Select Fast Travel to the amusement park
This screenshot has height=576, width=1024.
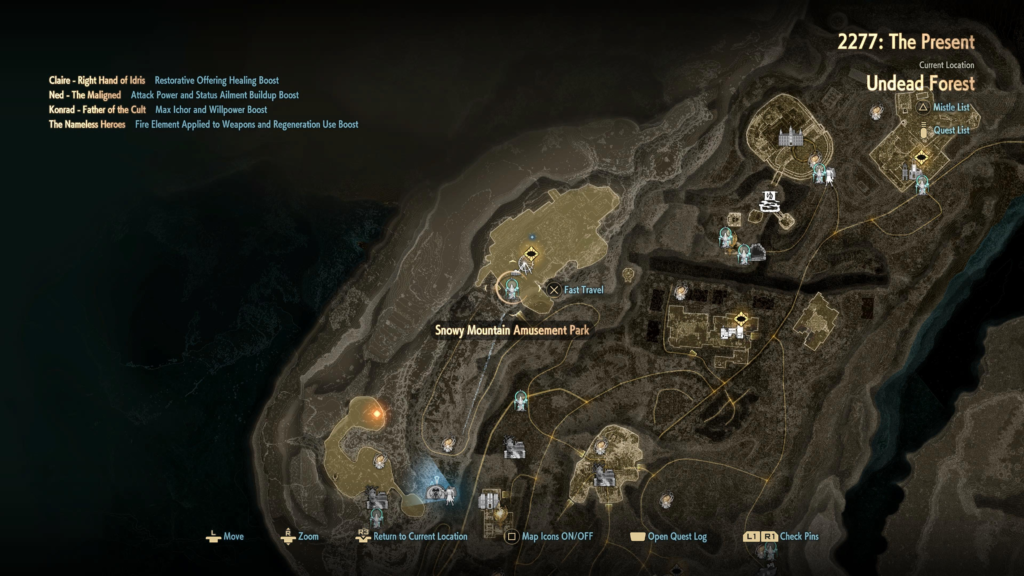tap(576, 290)
